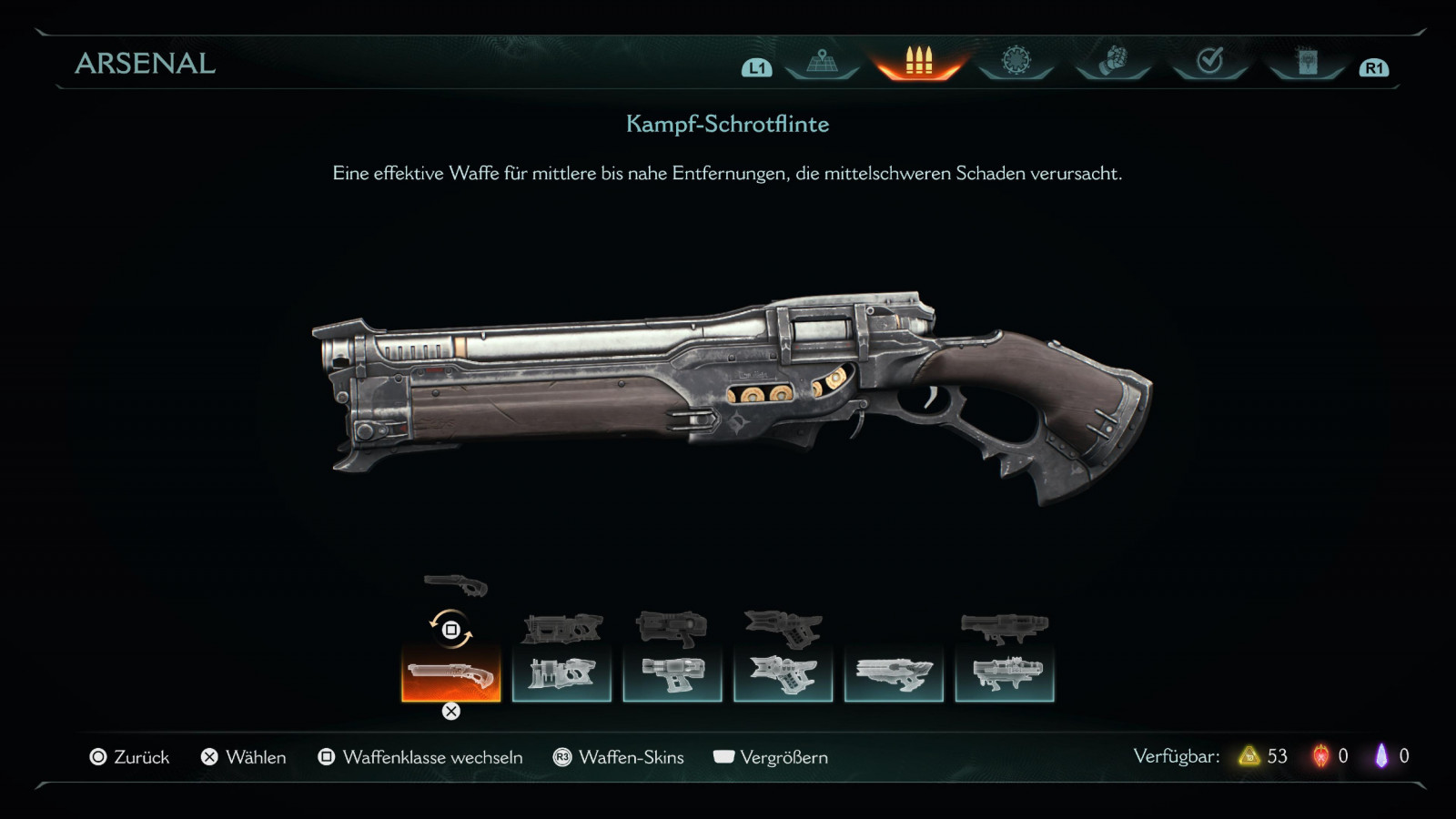1456x819 pixels.
Task: Select the Plasma Rifle weapon slot
Action: (x=672, y=674)
